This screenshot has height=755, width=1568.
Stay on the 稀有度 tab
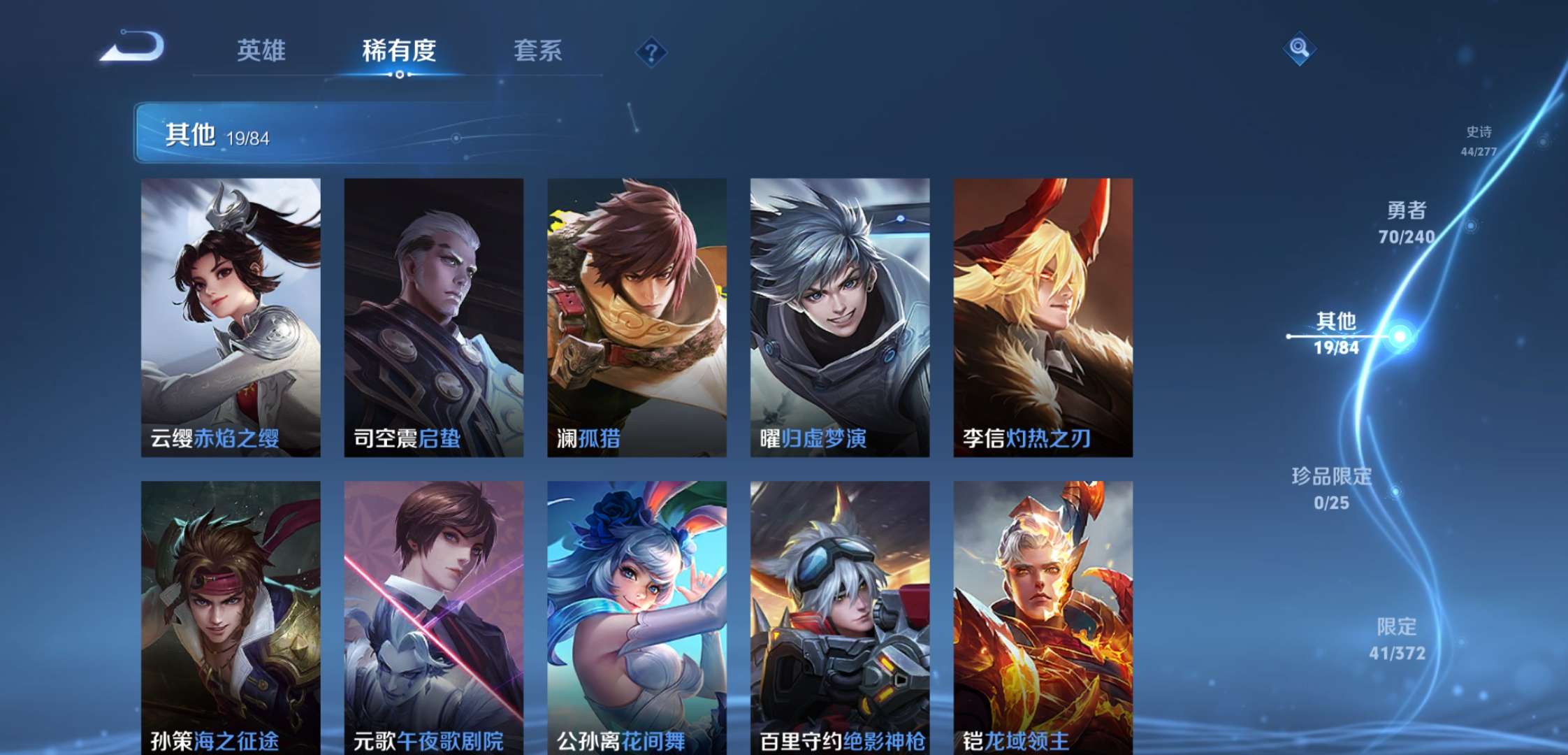[399, 51]
